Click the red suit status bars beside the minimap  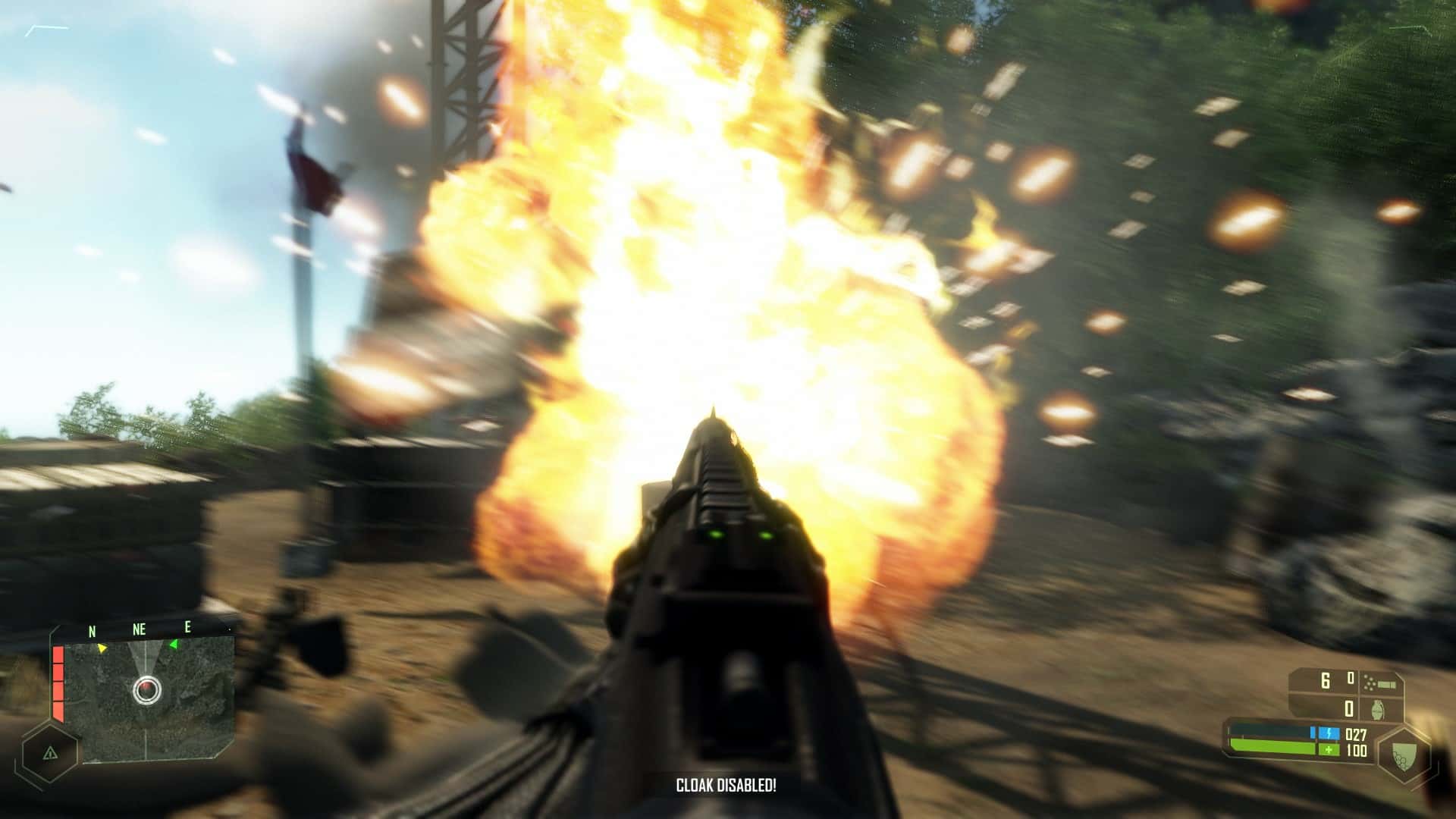pyautogui.click(x=58, y=682)
